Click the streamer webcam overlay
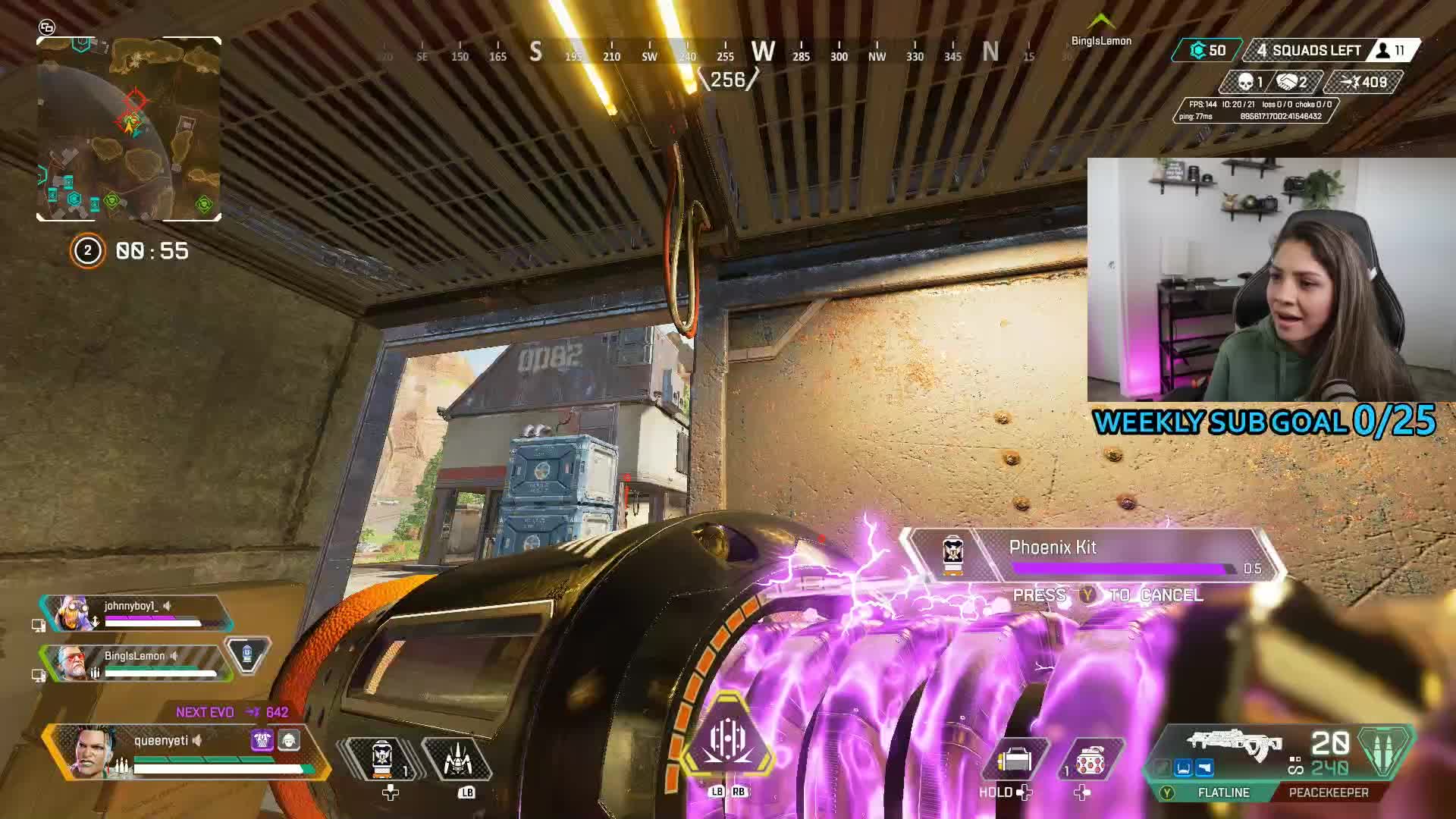 point(1271,279)
